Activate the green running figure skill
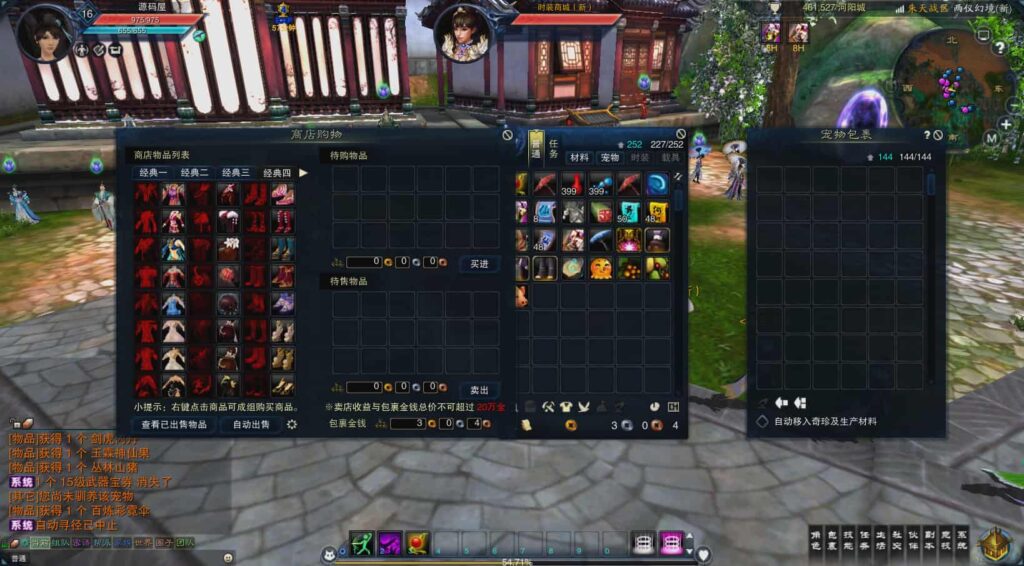This screenshot has height=566, width=1024. (x=361, y=543)
